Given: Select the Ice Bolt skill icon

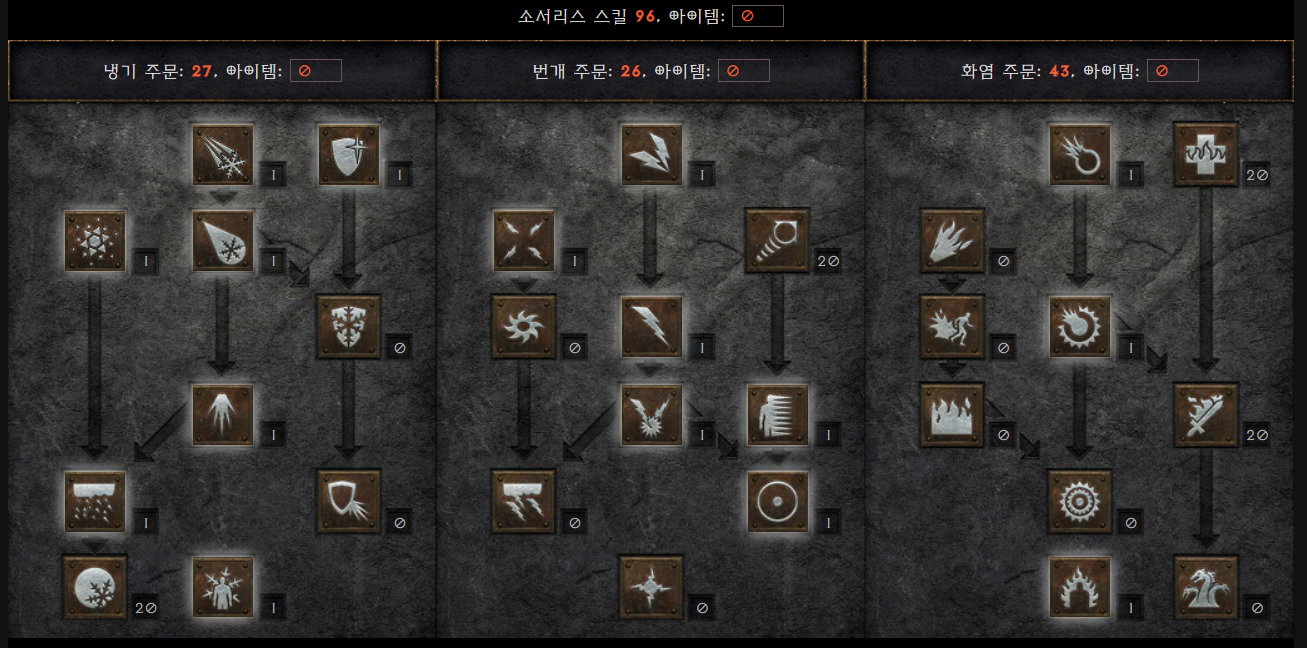Looking at the screenshot, I should coord(223,154).
